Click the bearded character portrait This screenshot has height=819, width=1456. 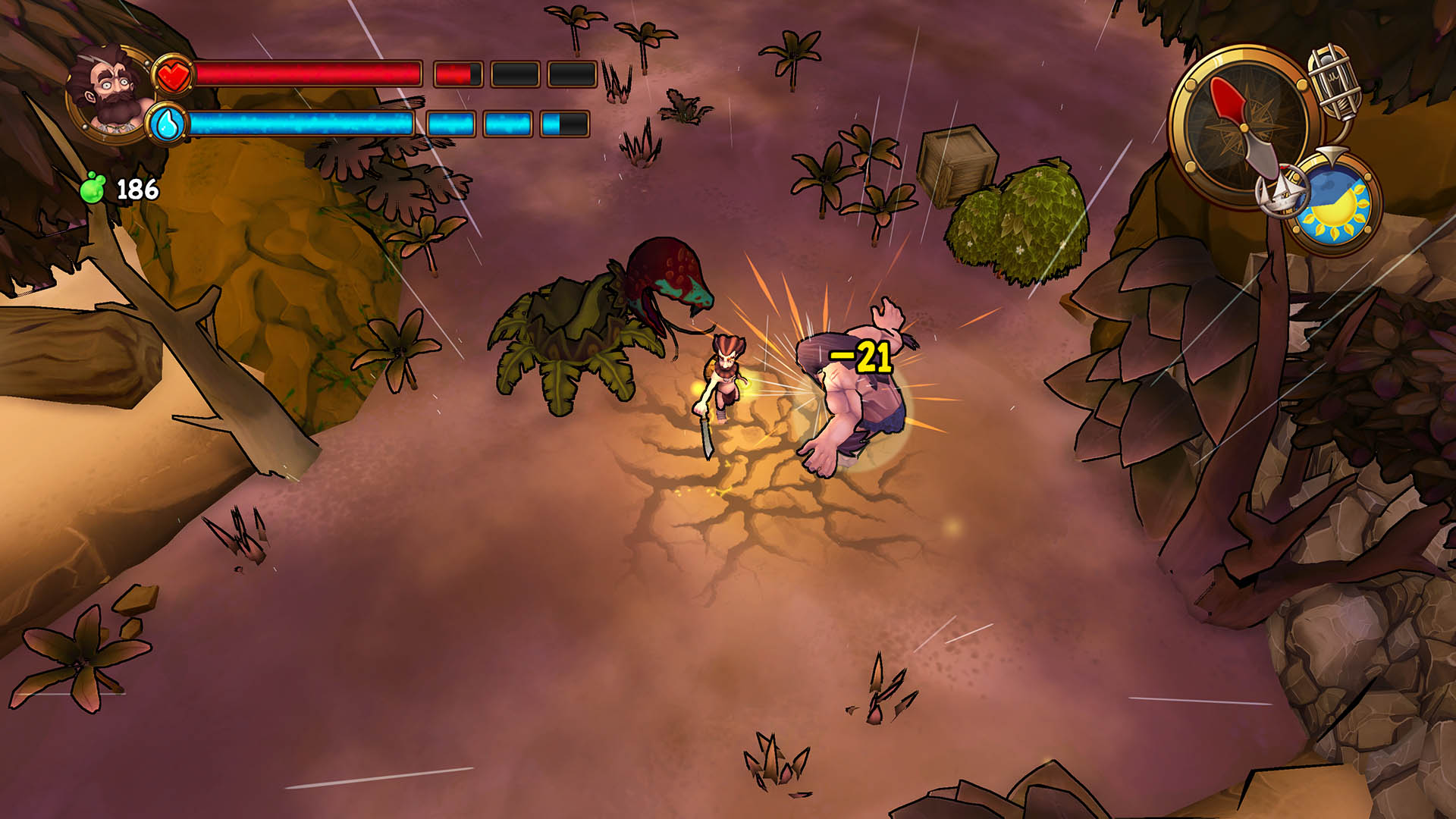111,93
